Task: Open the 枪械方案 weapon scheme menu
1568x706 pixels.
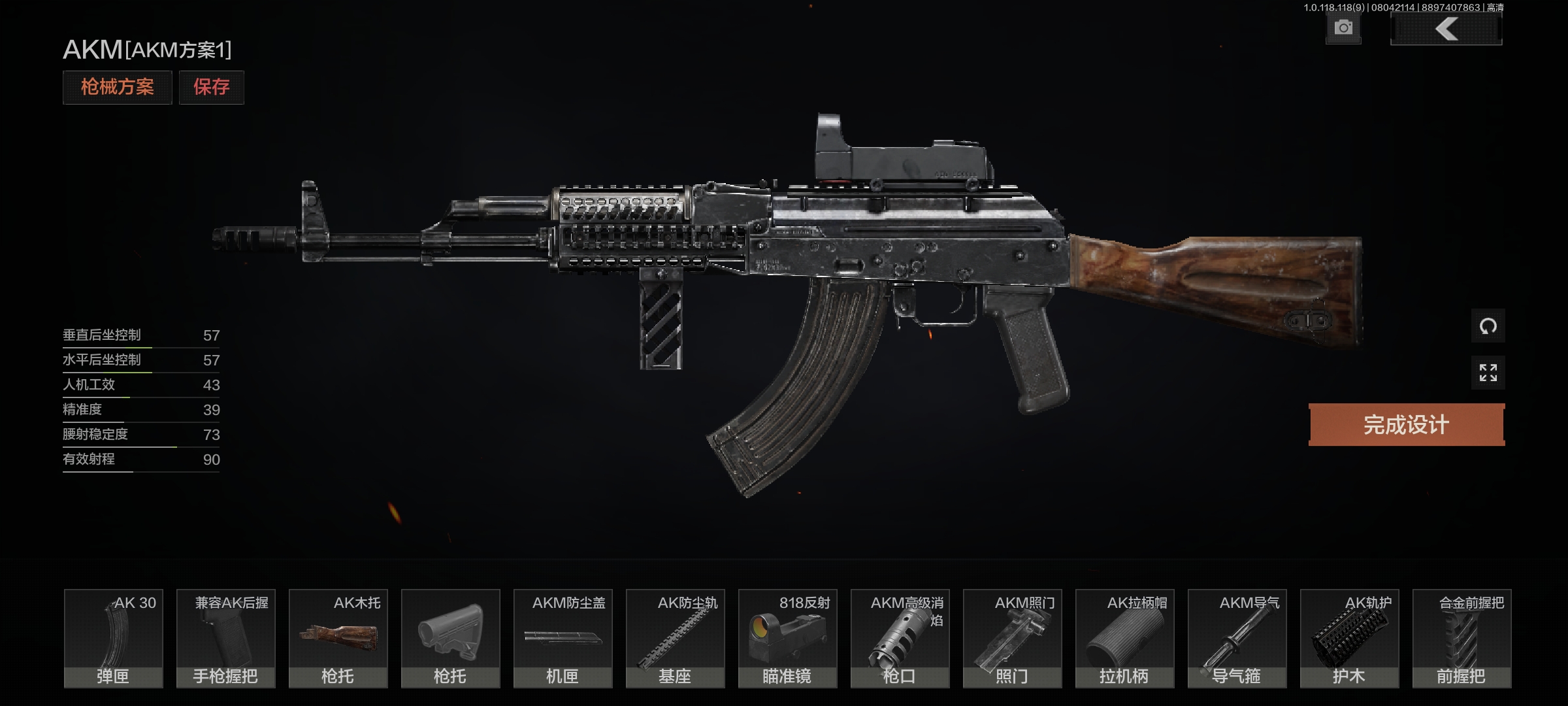Action: tap(117, 87)
